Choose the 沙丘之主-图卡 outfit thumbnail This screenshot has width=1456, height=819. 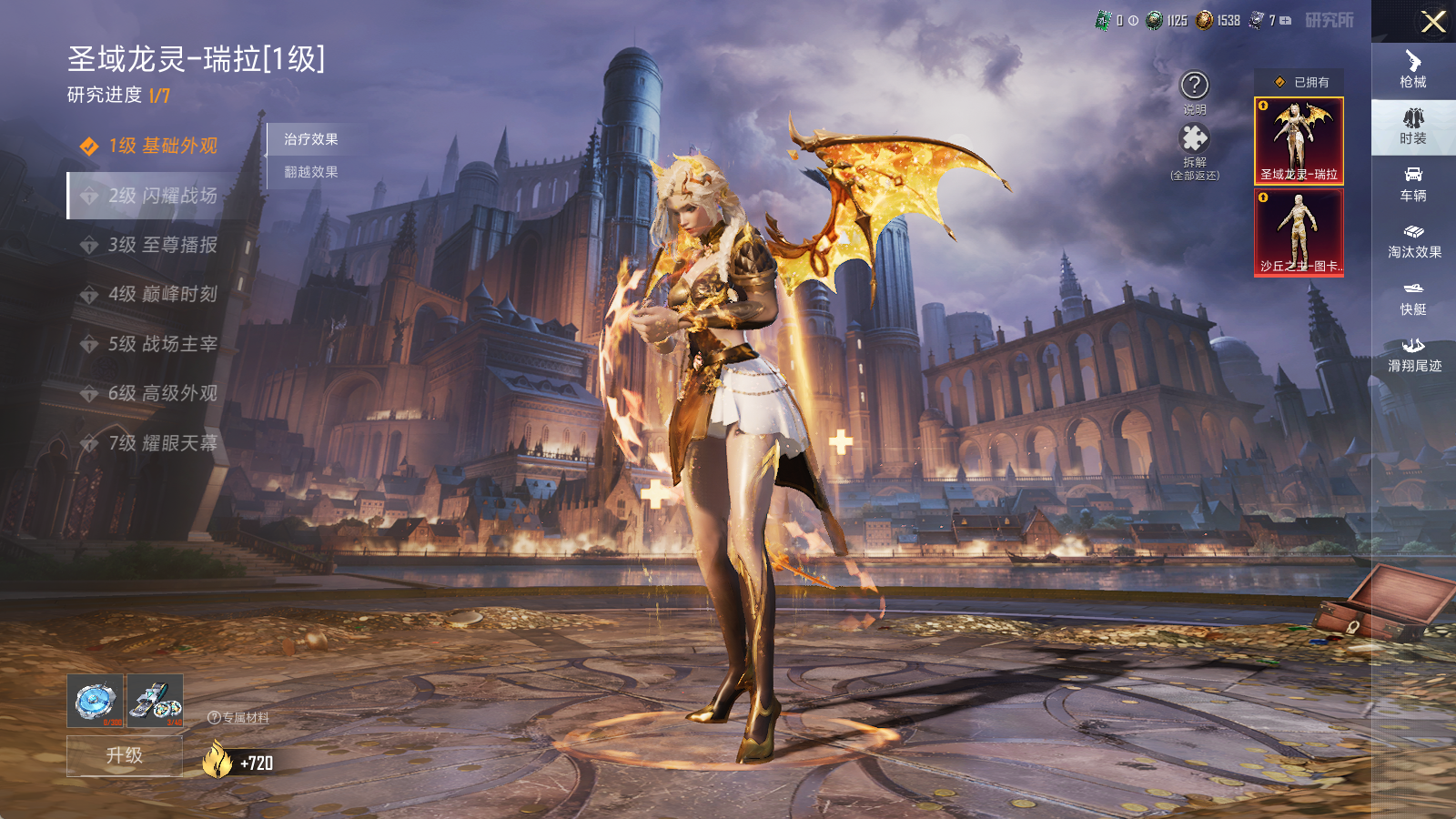(1299, 232)
